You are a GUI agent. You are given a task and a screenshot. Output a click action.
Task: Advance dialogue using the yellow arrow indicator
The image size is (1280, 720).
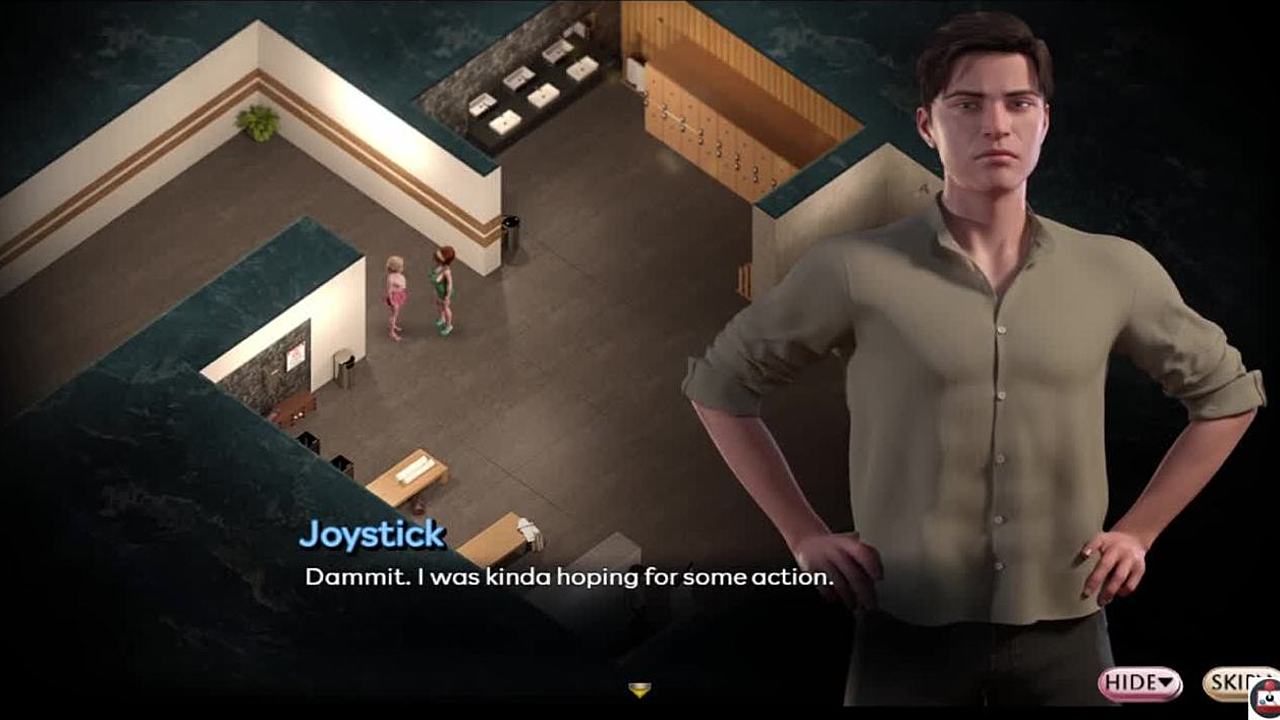tap(639, 689)
